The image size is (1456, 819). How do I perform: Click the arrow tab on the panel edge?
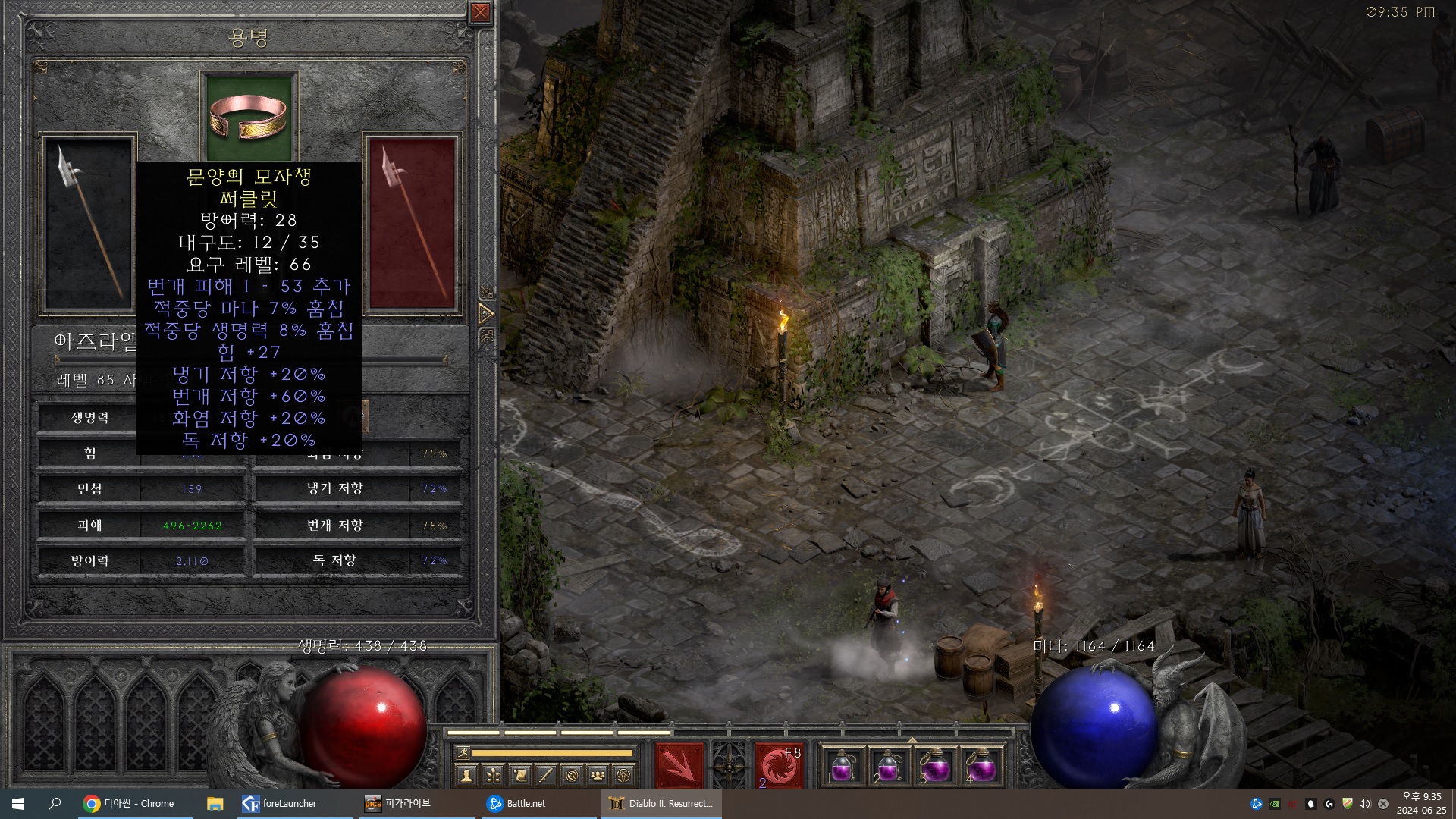pyautogui.click(x=486, y=313)
